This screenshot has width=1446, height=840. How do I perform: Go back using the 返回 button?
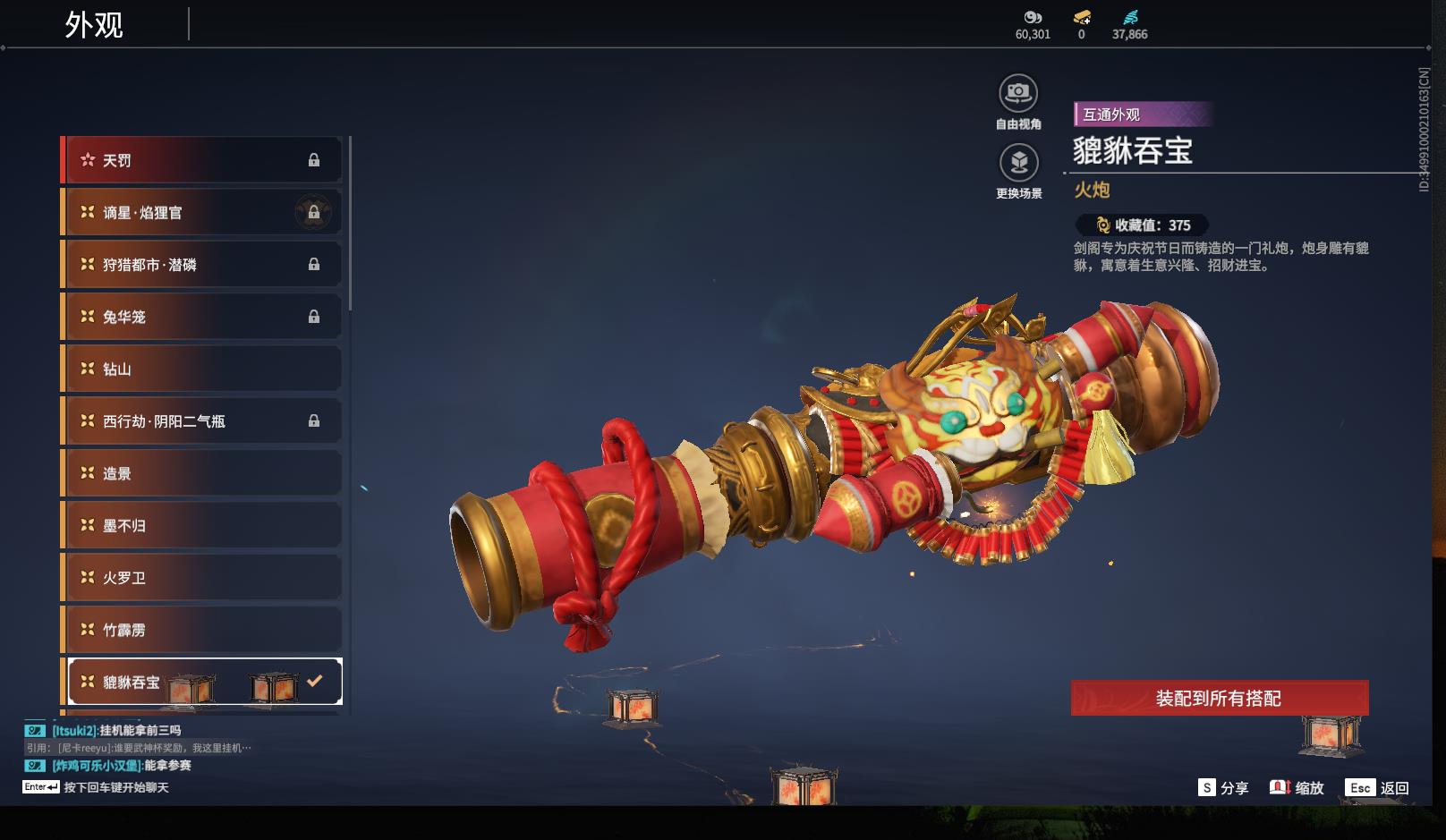tap(1377, 787)
